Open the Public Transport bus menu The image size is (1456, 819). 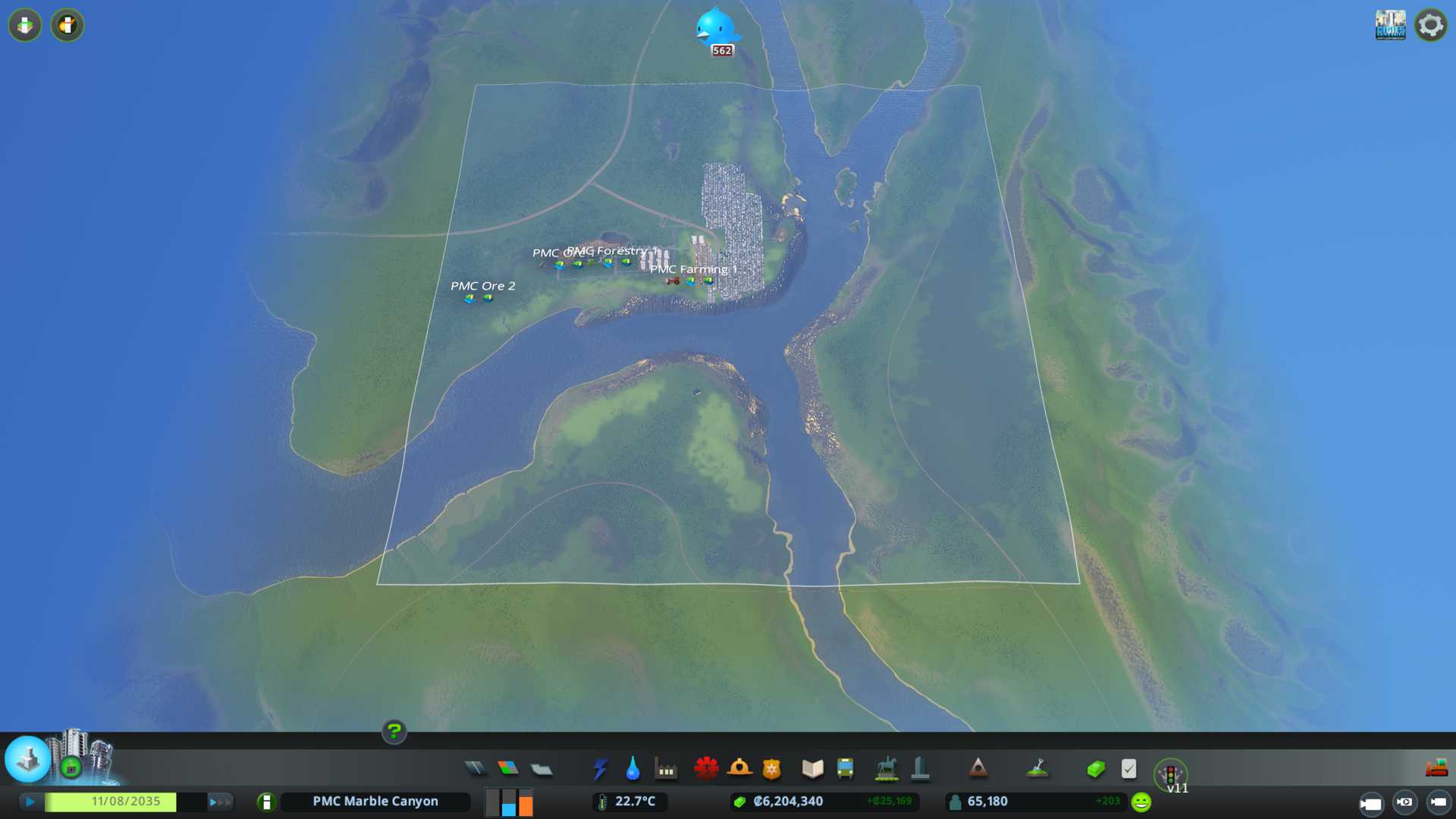pos(845,769)
